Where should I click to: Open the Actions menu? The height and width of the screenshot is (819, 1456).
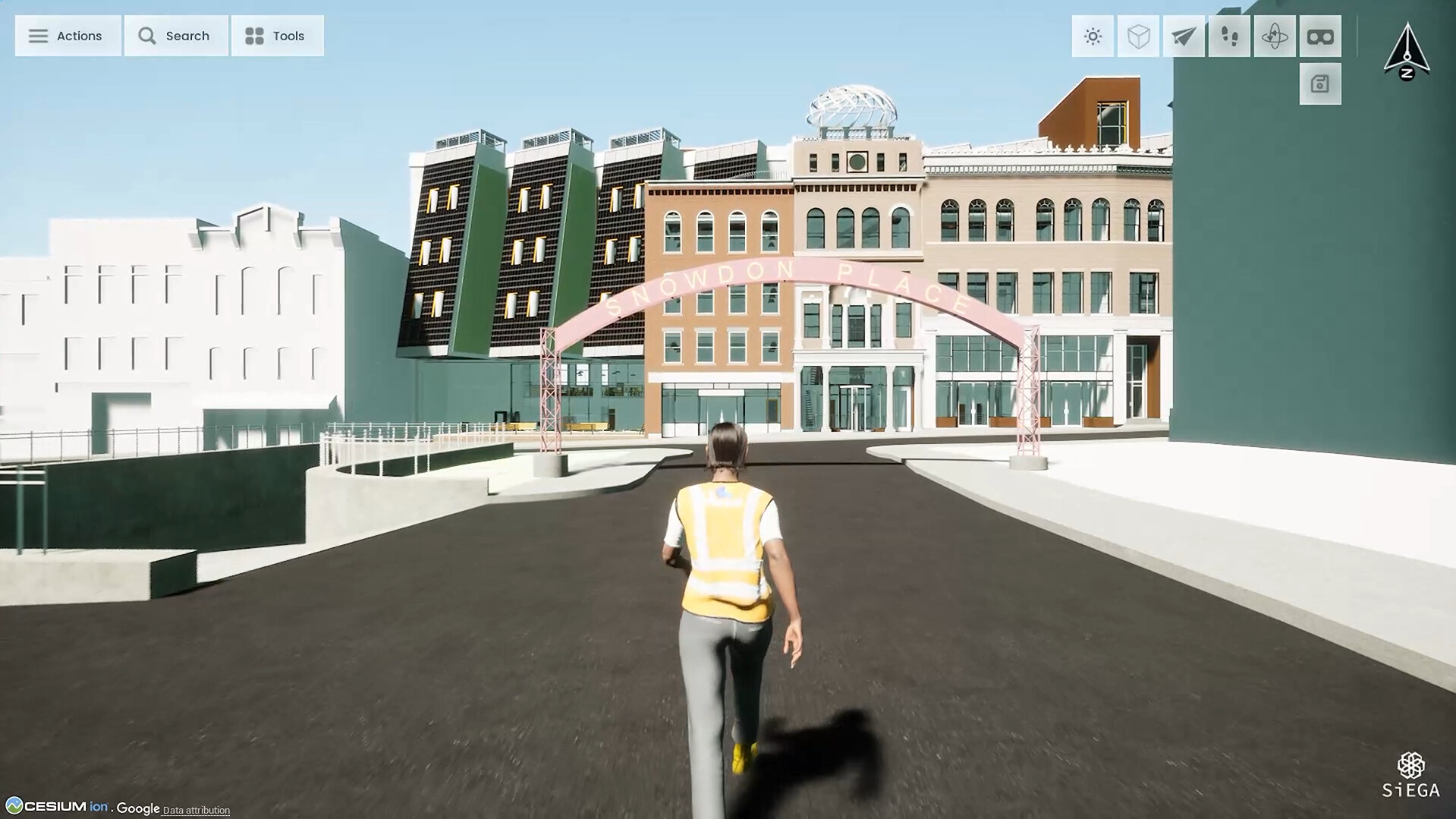tap(68, 36)
